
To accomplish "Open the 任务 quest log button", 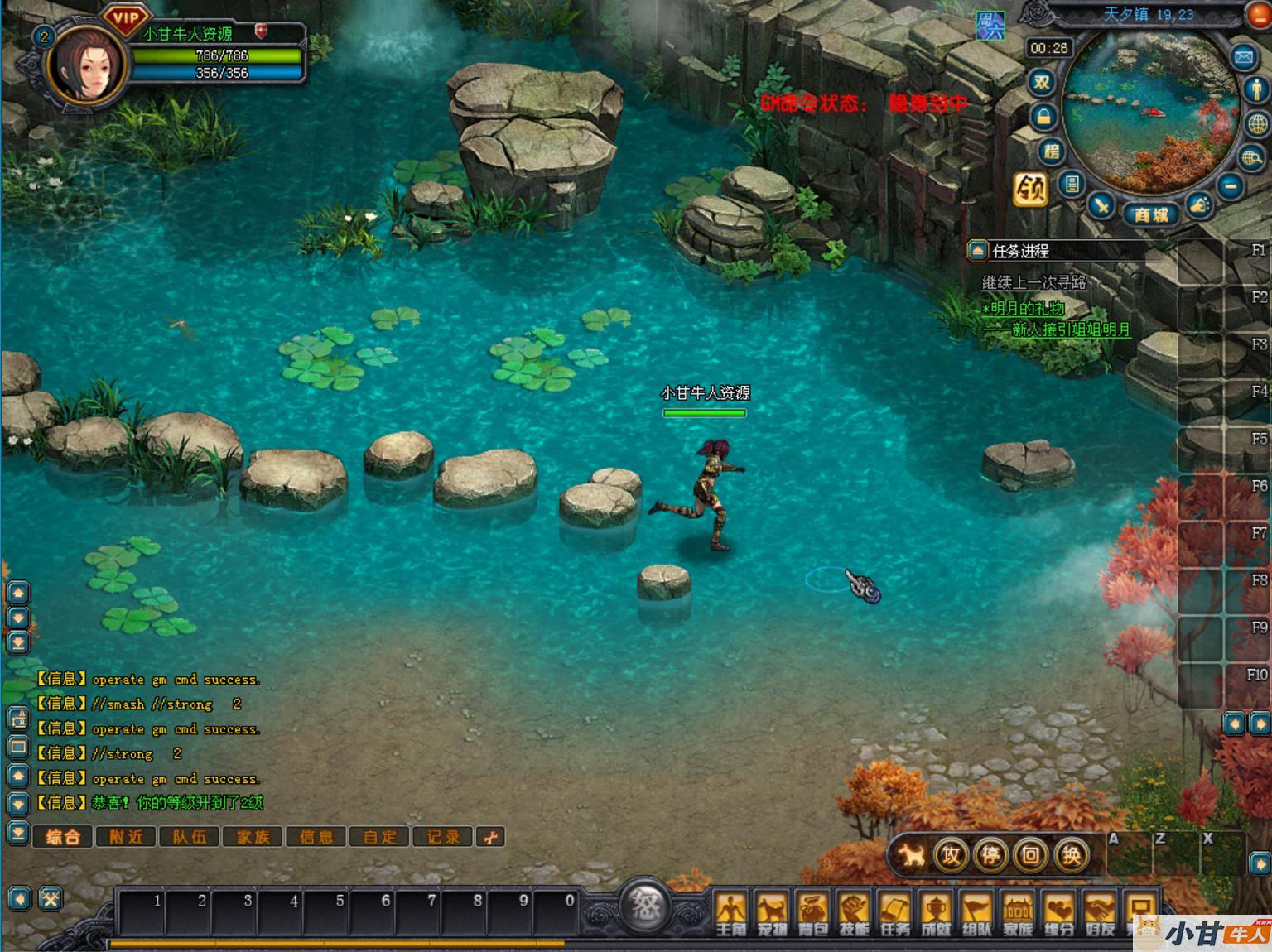I will pos(894,913).
